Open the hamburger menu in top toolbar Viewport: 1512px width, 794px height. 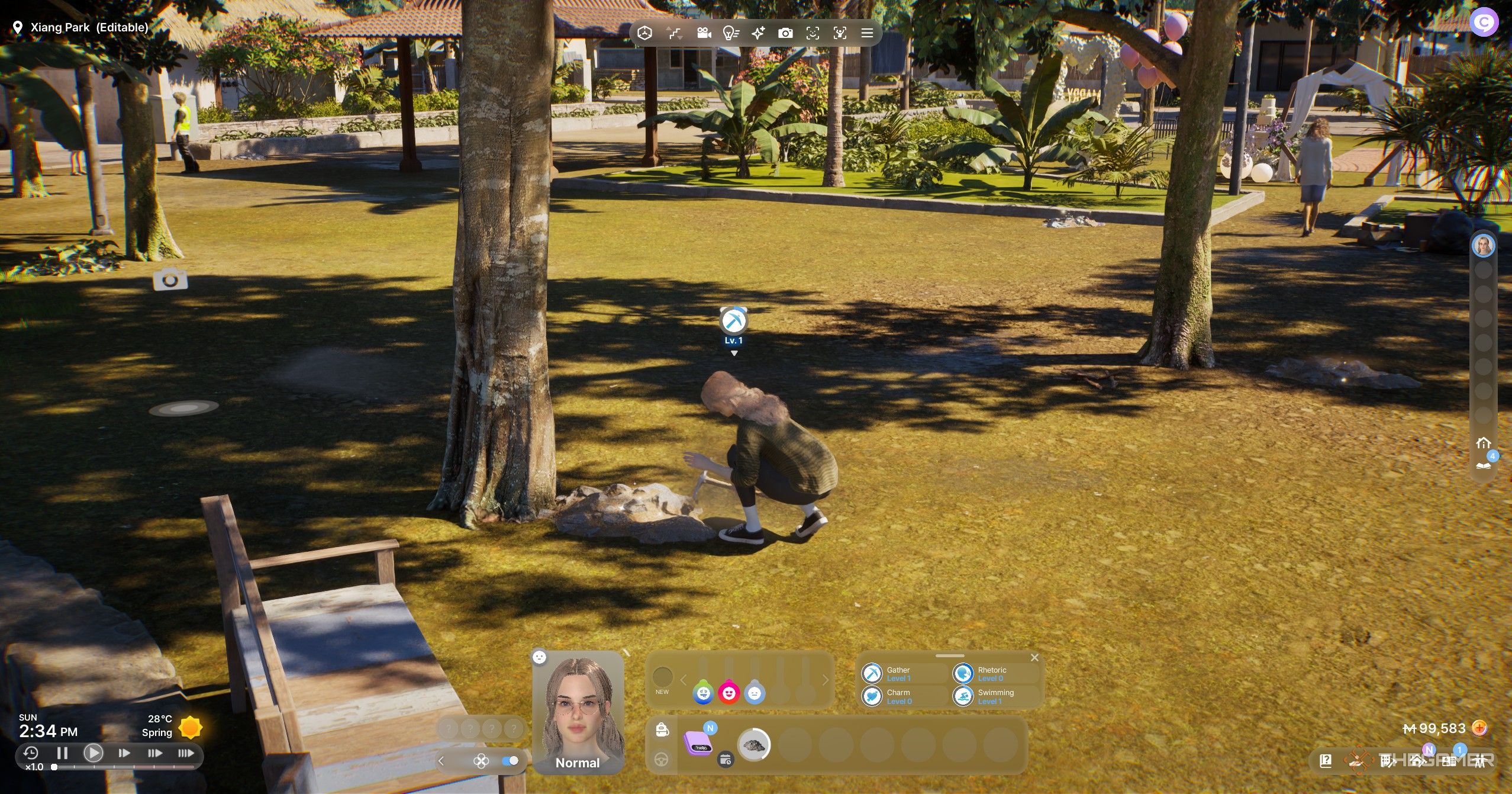click(867, 33)
